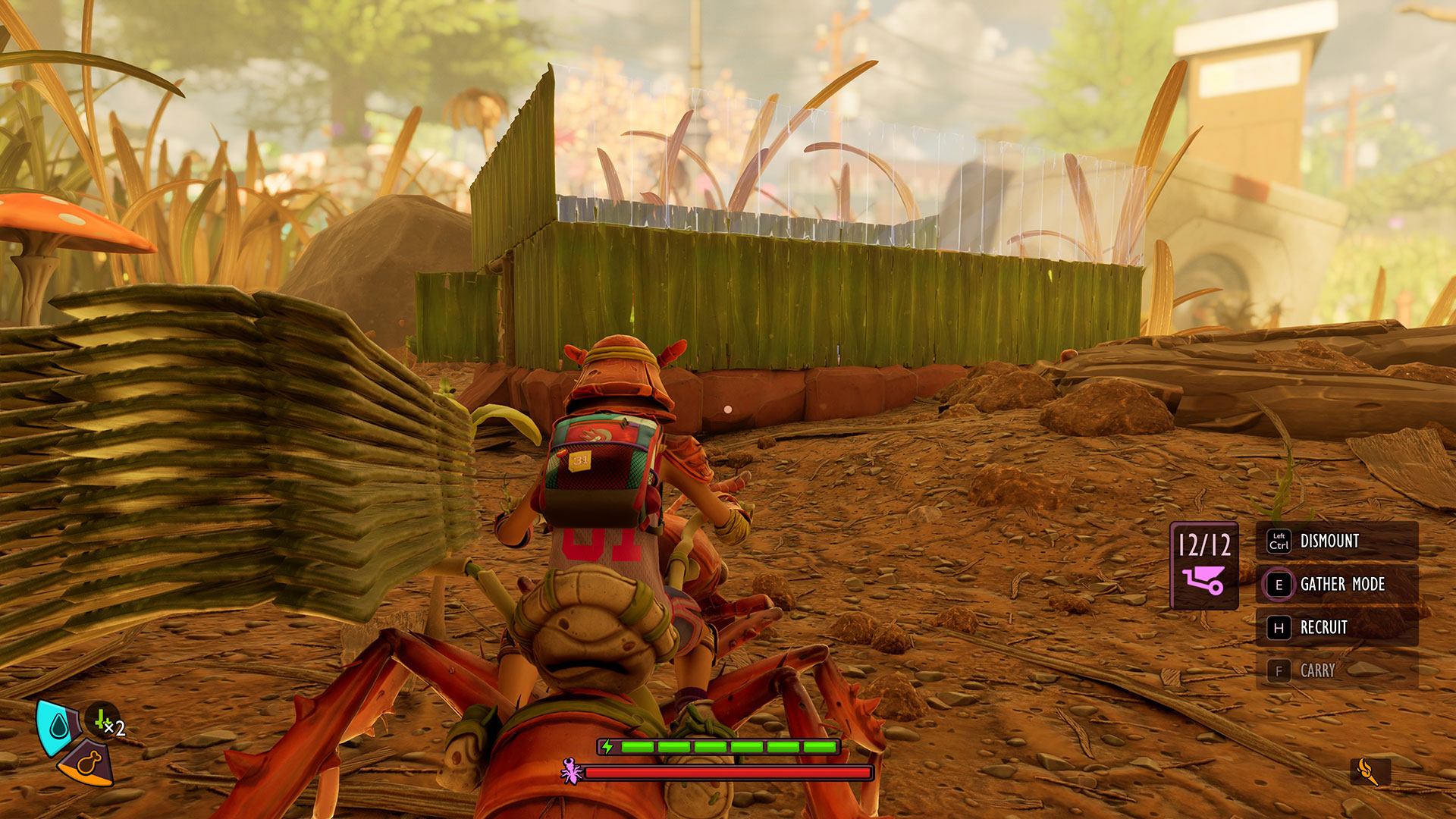Screen dimensions: 1456x819
Task: Click the pink wheelbarrow haul icon
Action: (x=1203, y=581)
